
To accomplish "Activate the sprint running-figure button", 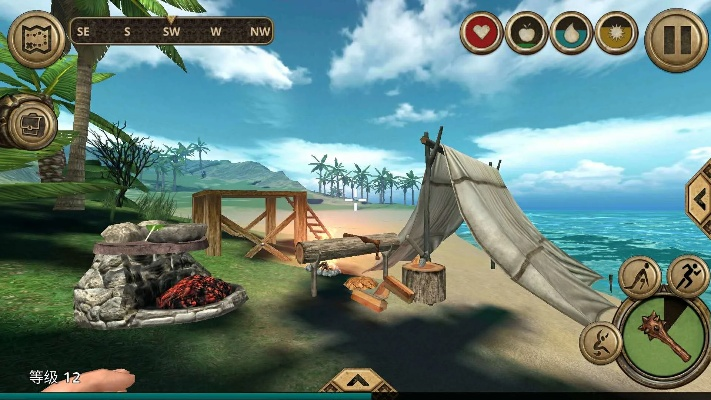I will pyautogui.click(x=687, y=275).
